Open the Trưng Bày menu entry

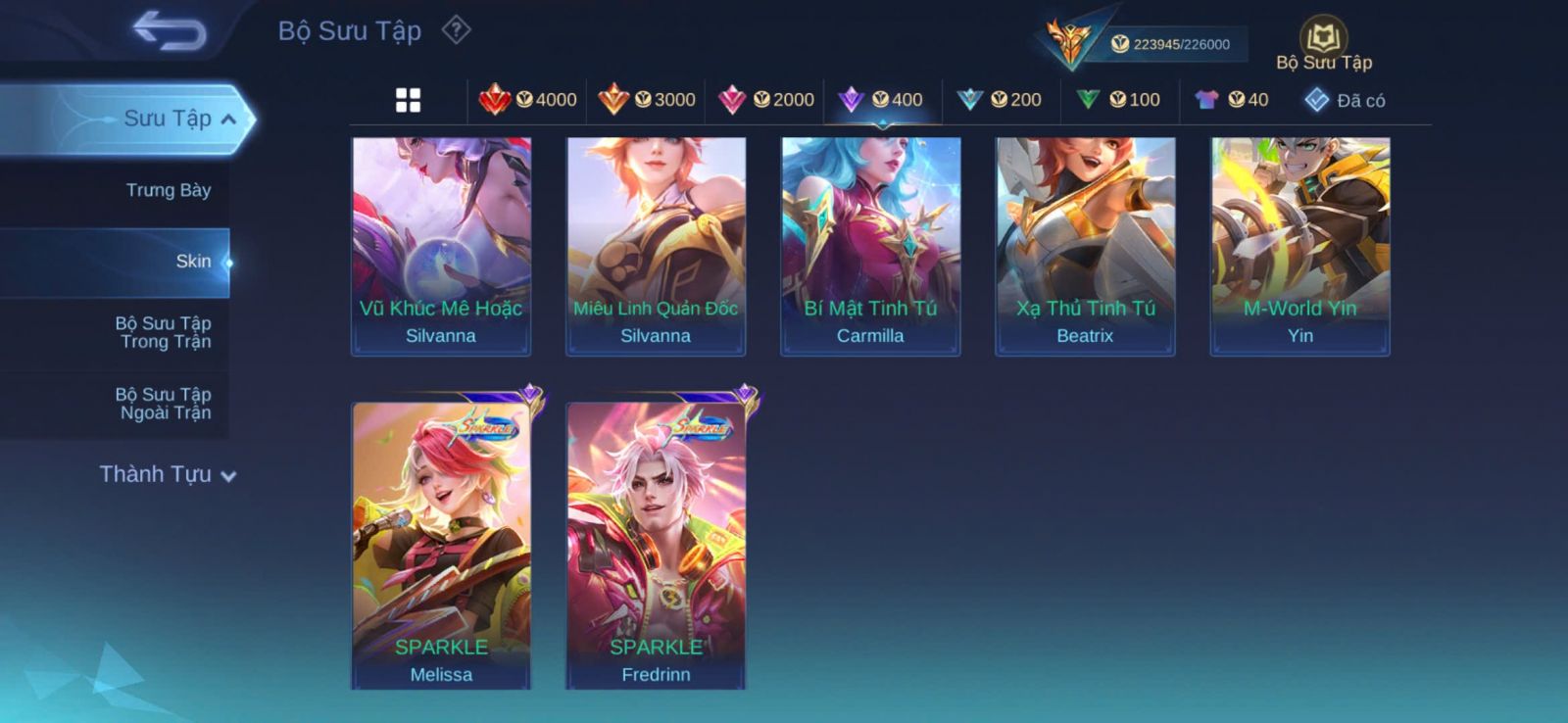[x=168, y=190]
